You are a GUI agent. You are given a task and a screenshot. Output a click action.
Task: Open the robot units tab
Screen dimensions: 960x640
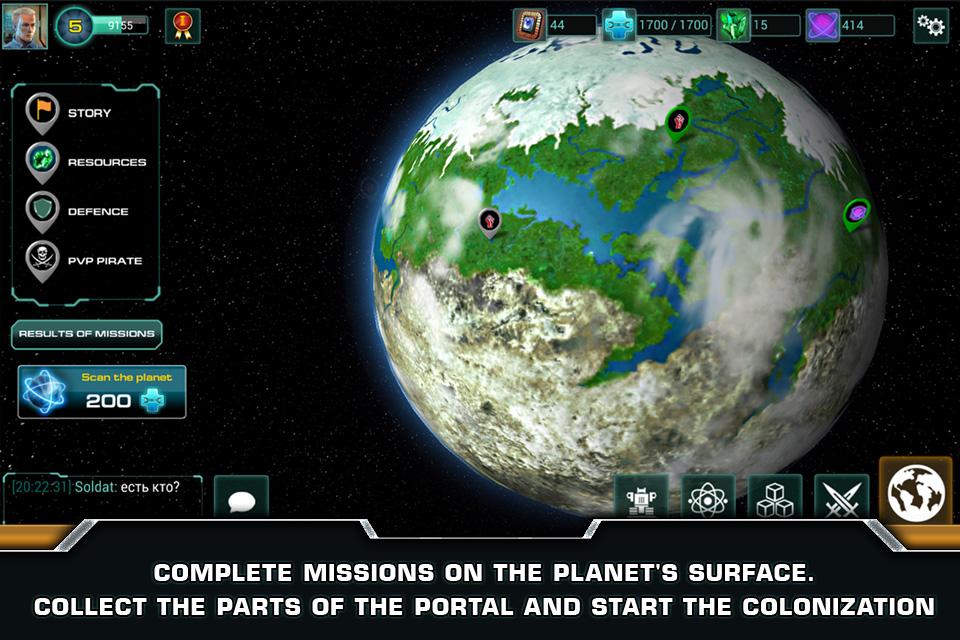641,498
